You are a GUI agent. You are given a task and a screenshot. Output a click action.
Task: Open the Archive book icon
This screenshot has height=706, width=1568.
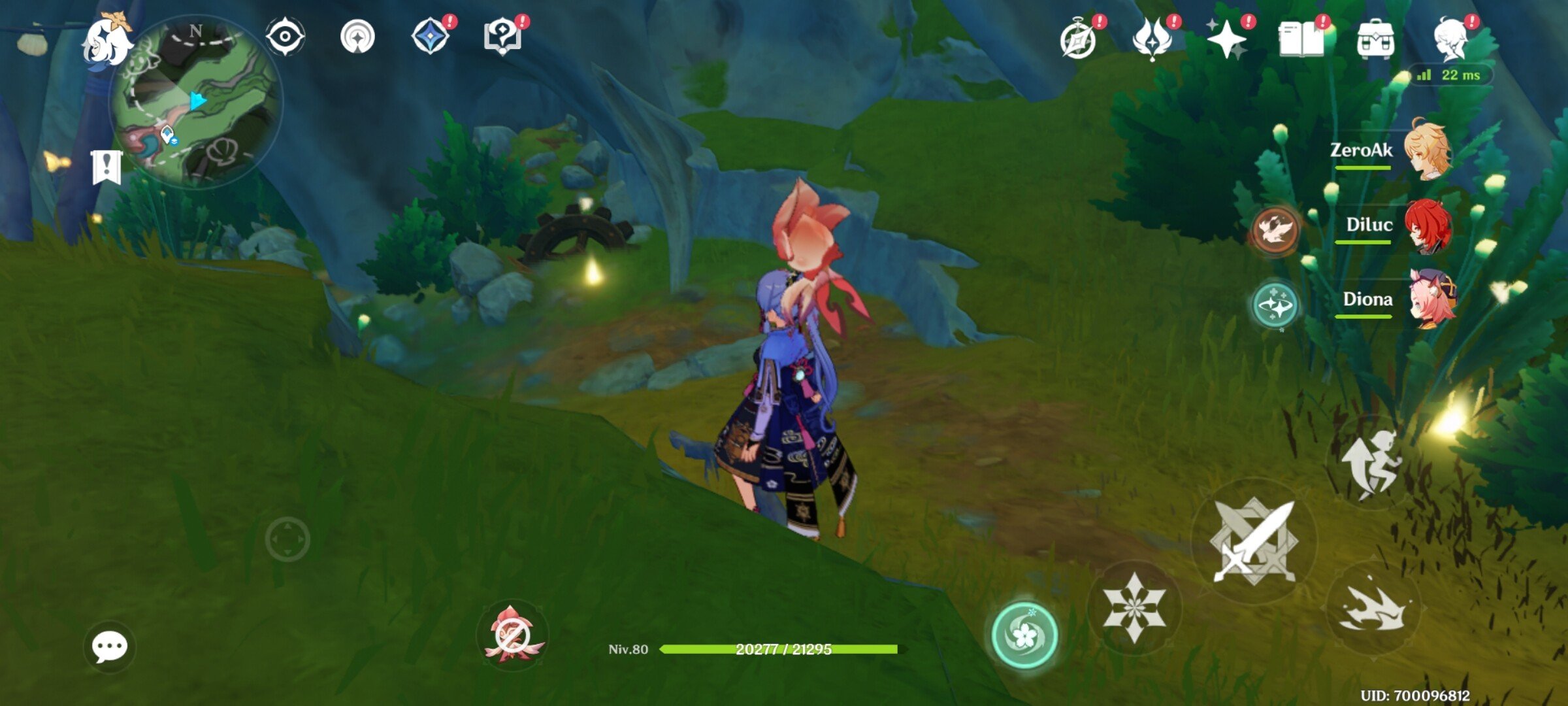(x=1301, y=39)
